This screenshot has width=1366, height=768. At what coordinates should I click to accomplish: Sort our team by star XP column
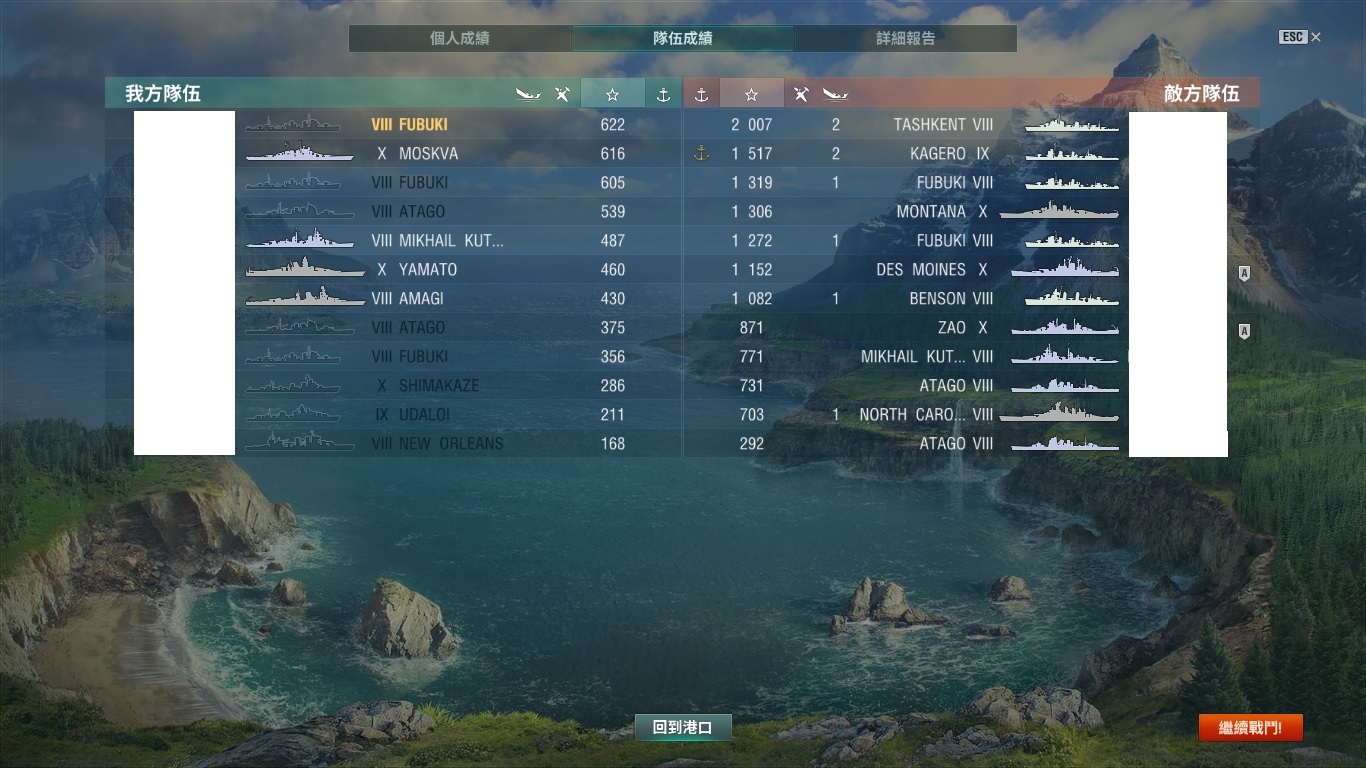point(612,94)
